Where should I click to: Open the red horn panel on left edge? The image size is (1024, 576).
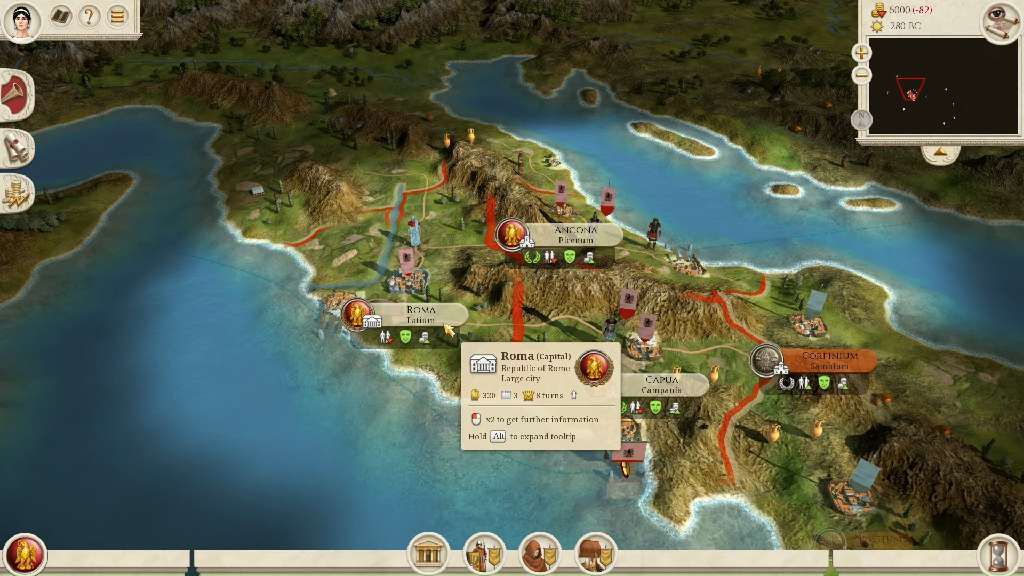17,97
